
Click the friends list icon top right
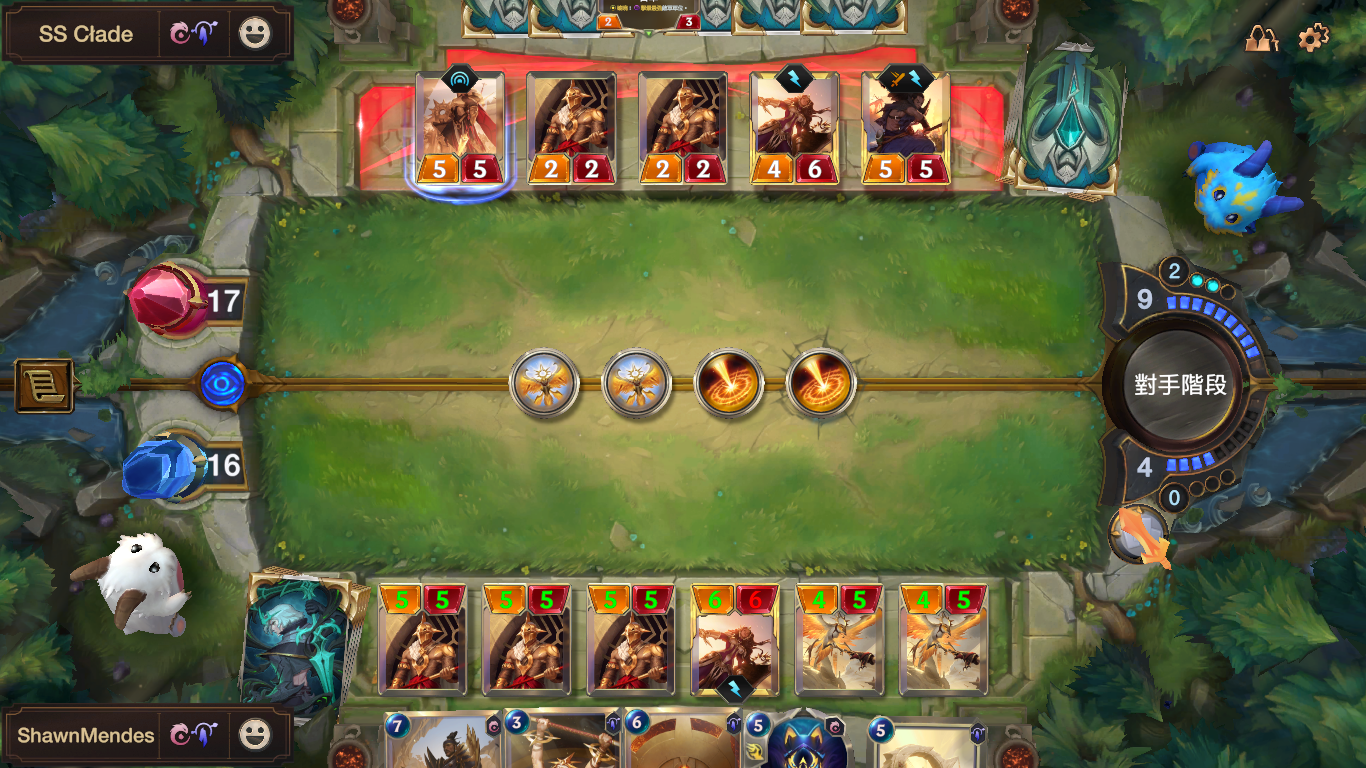pyautogui.click(x=1263, y=38)
